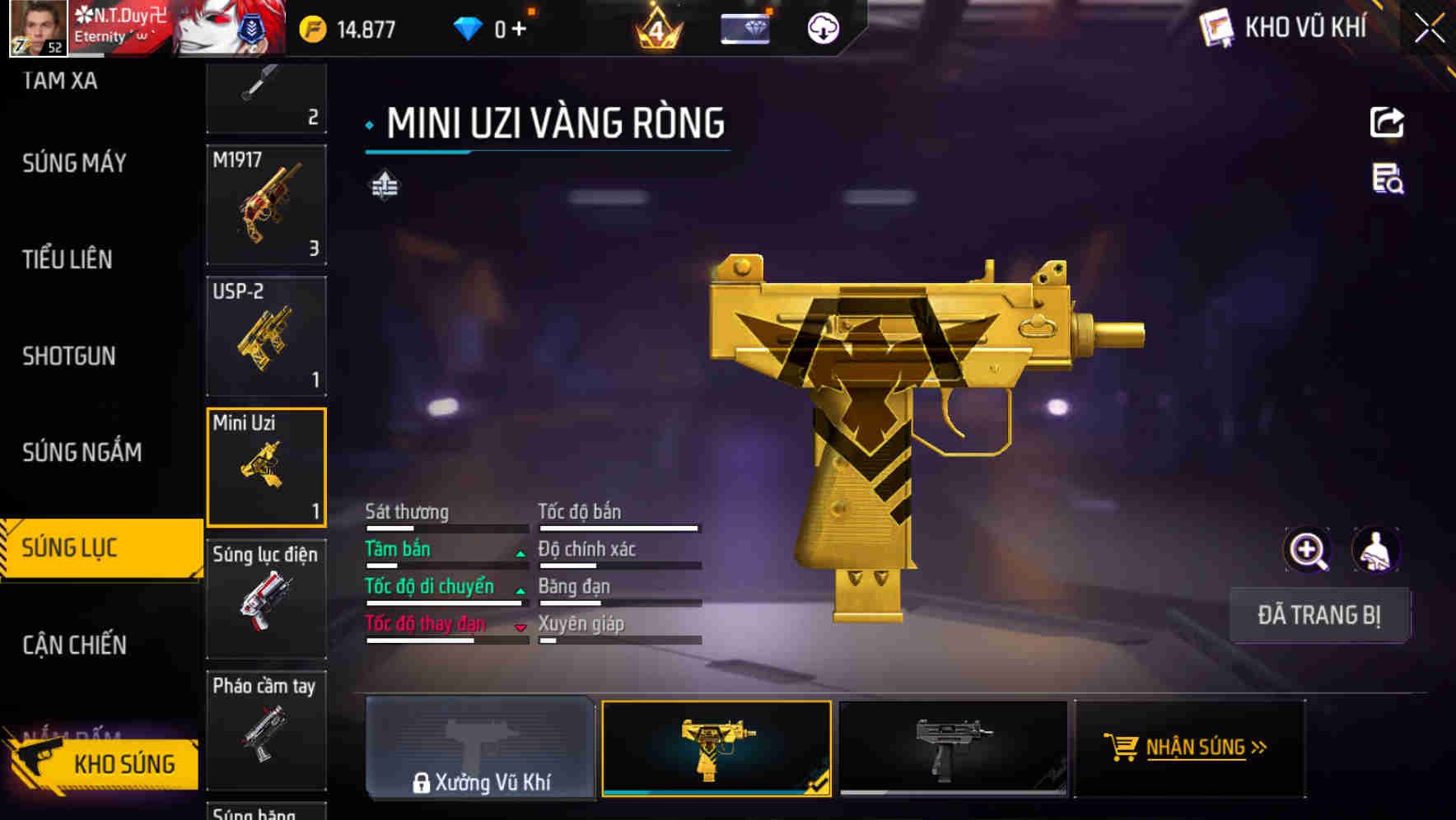Select the SHOTGUN category

[68, 356]
